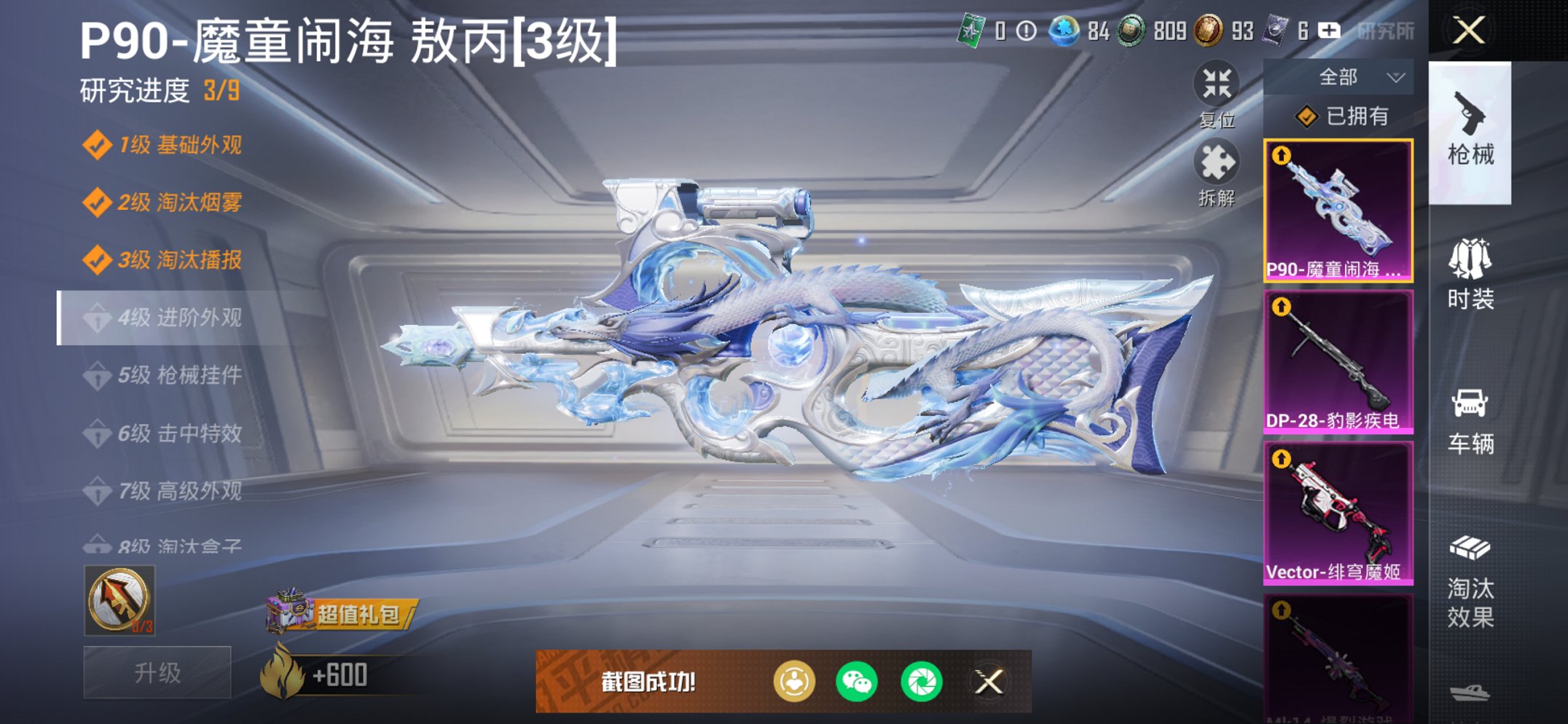This screenshot has height=724, width=1568.
Task: Select the Vector-绯穹魔姬 weapon thumbnail
Action: 1338,510
